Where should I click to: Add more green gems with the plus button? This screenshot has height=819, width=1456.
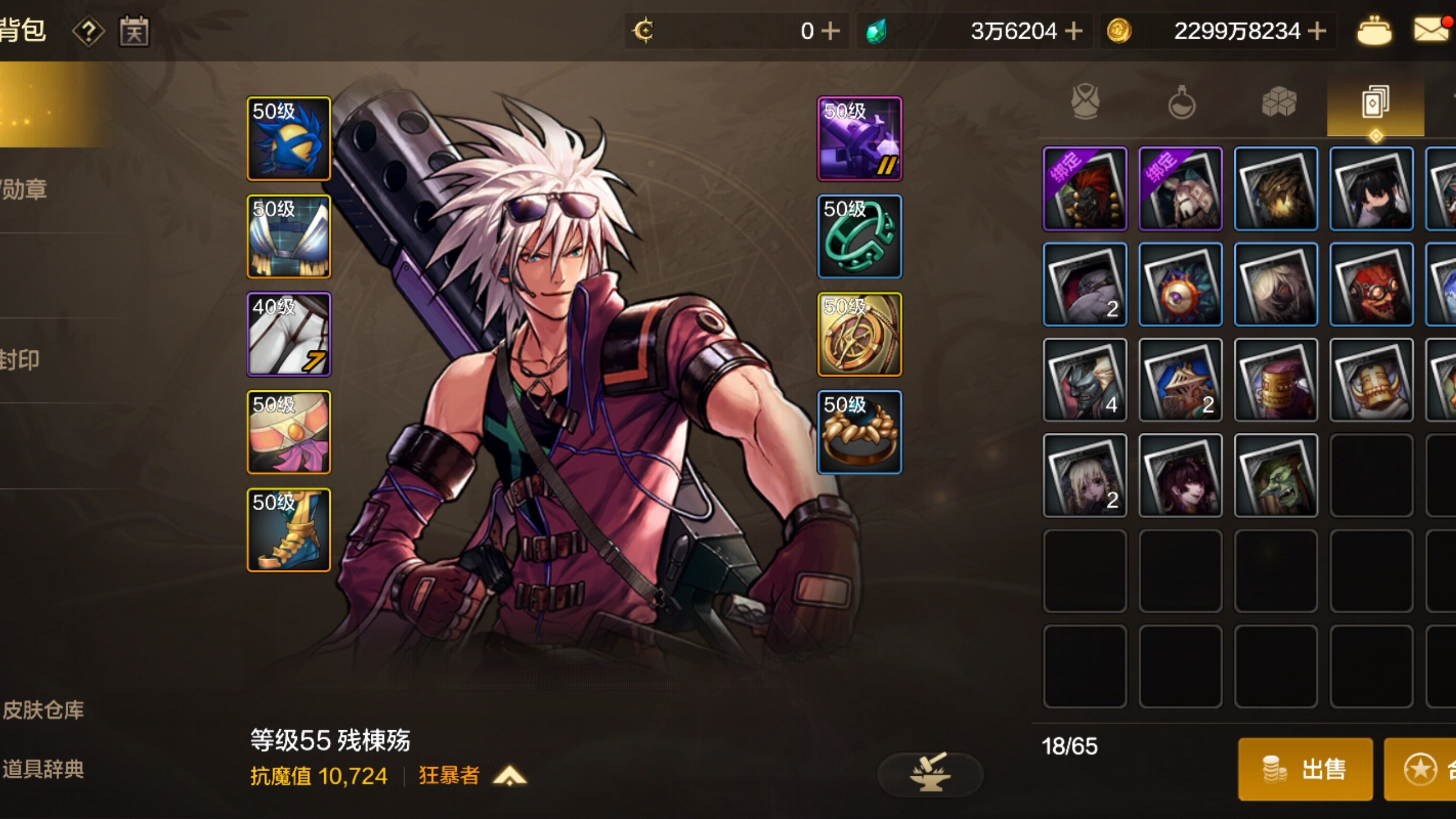[x=1073, y=31]
